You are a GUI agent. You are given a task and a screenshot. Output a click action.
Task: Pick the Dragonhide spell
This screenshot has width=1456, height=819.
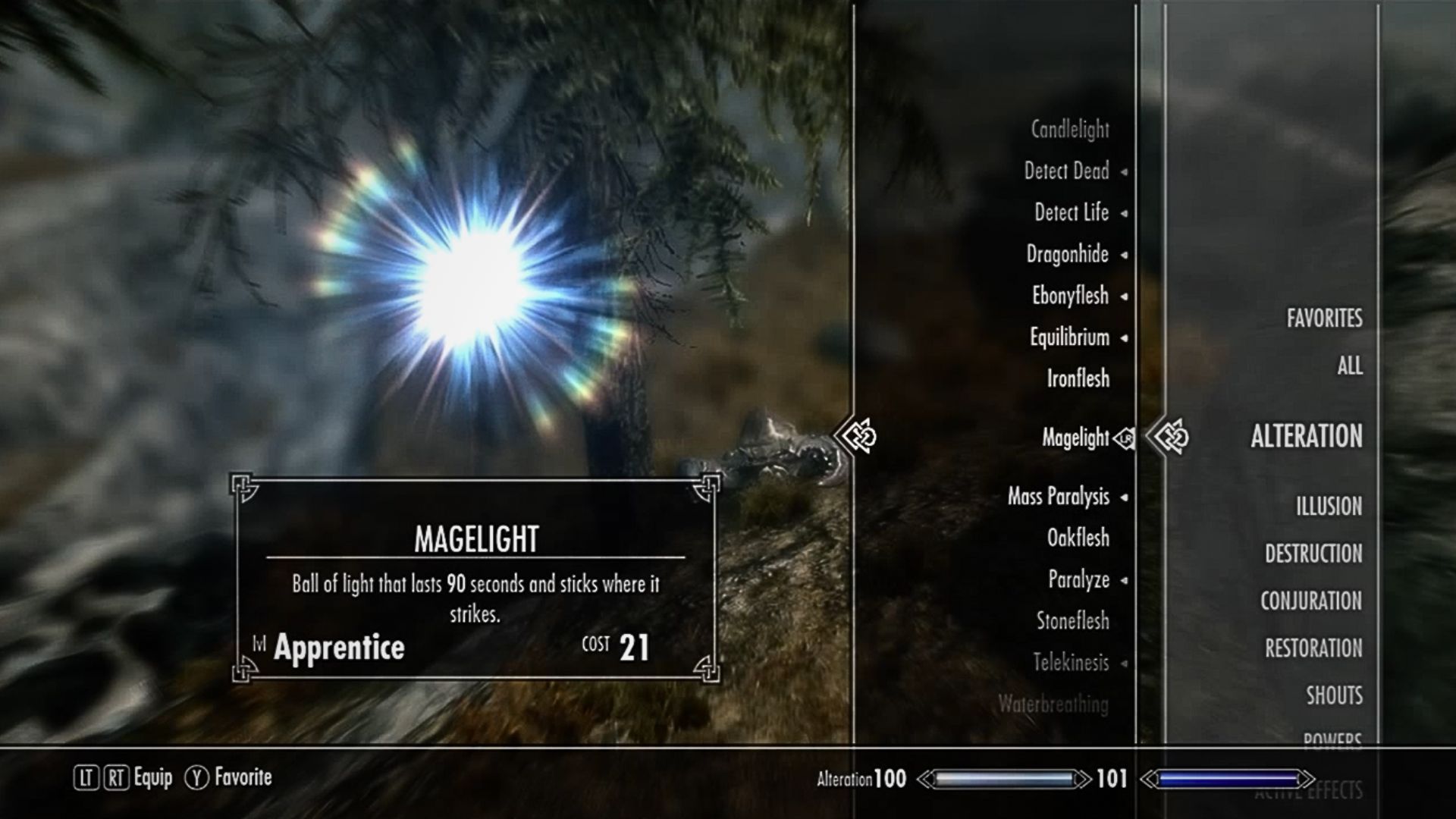(x=1067, y=255)
